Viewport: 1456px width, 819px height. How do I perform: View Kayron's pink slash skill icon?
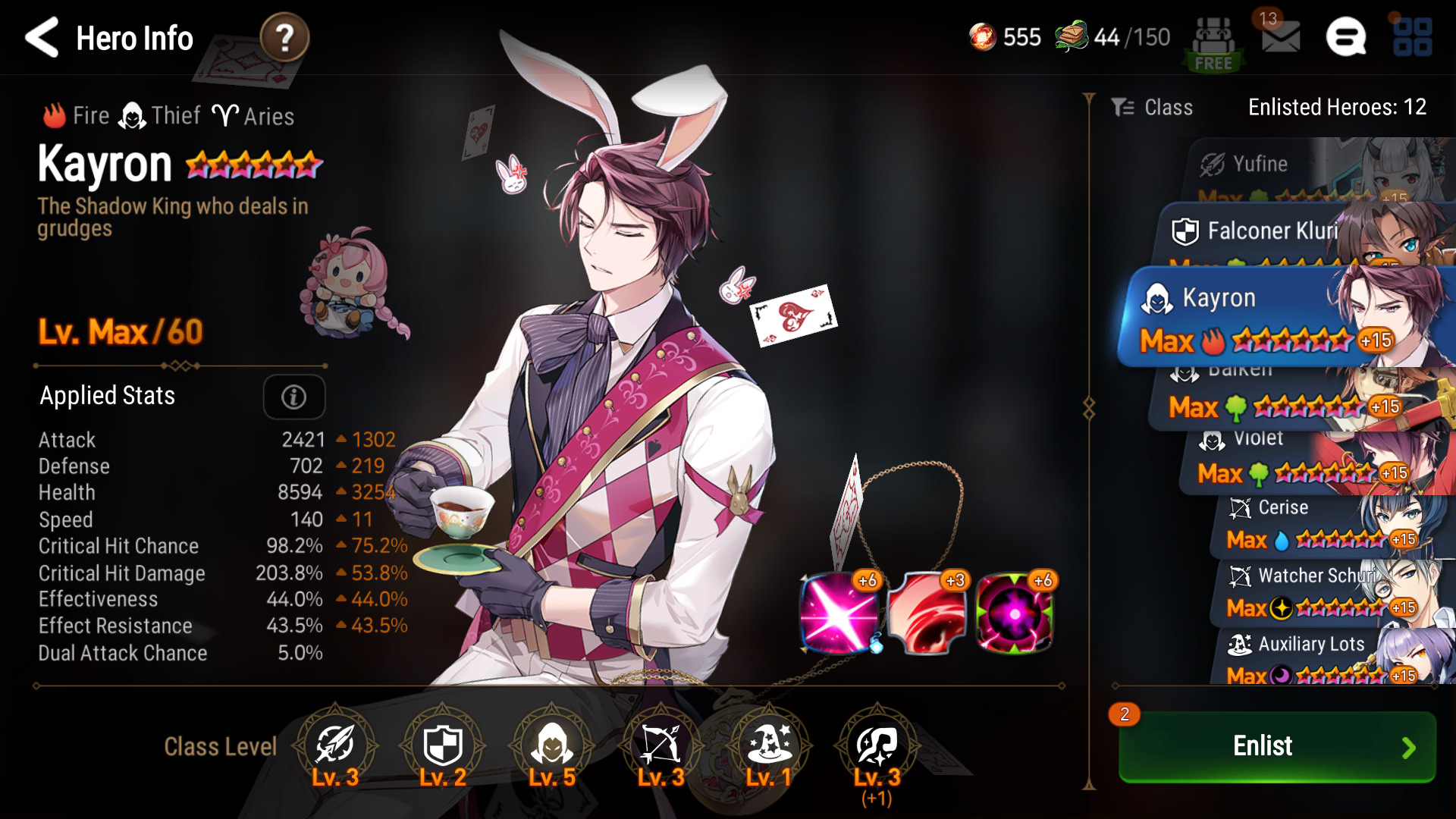coord(839,613)
